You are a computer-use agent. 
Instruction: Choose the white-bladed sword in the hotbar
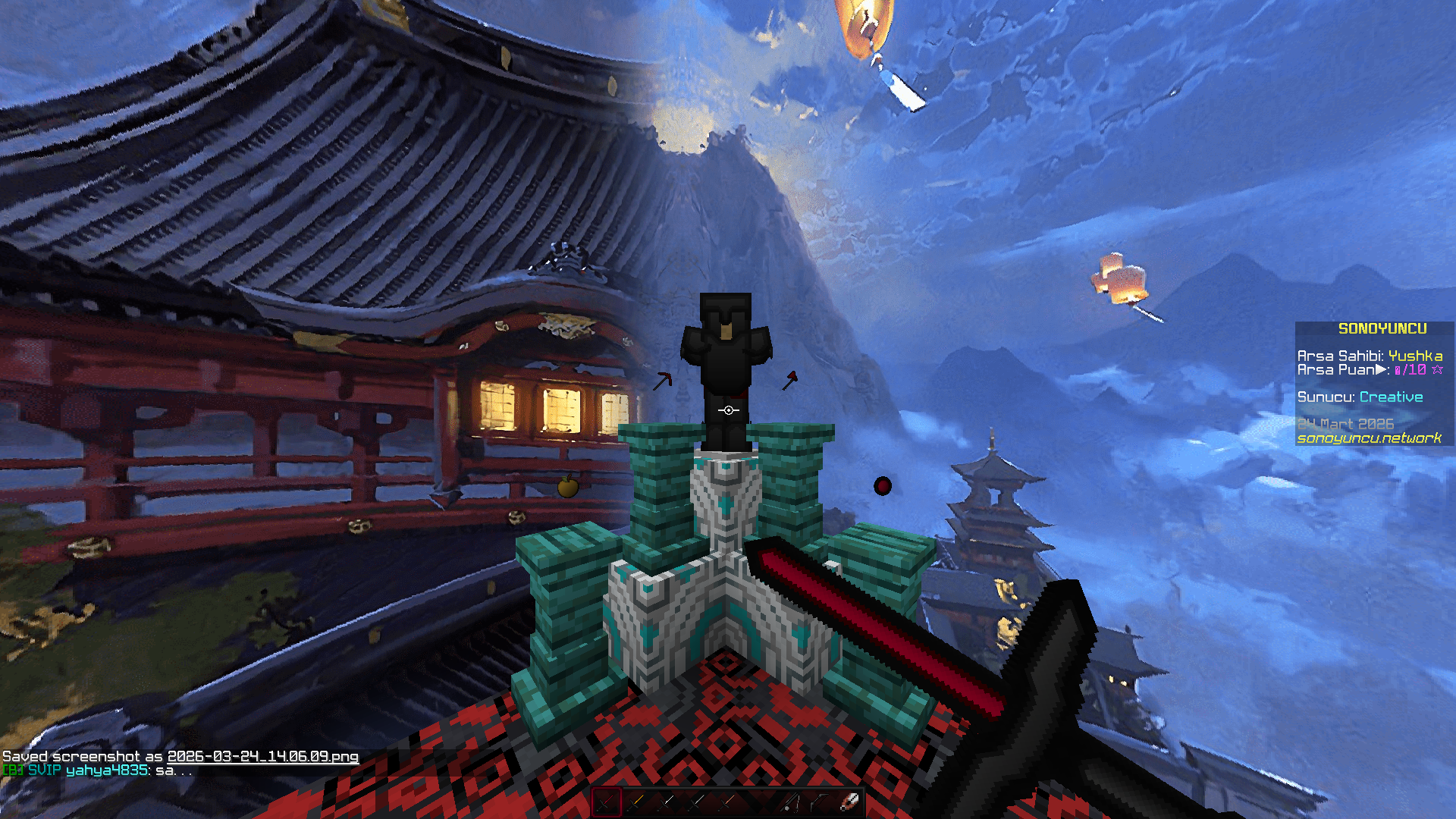[x=667, y=802]
